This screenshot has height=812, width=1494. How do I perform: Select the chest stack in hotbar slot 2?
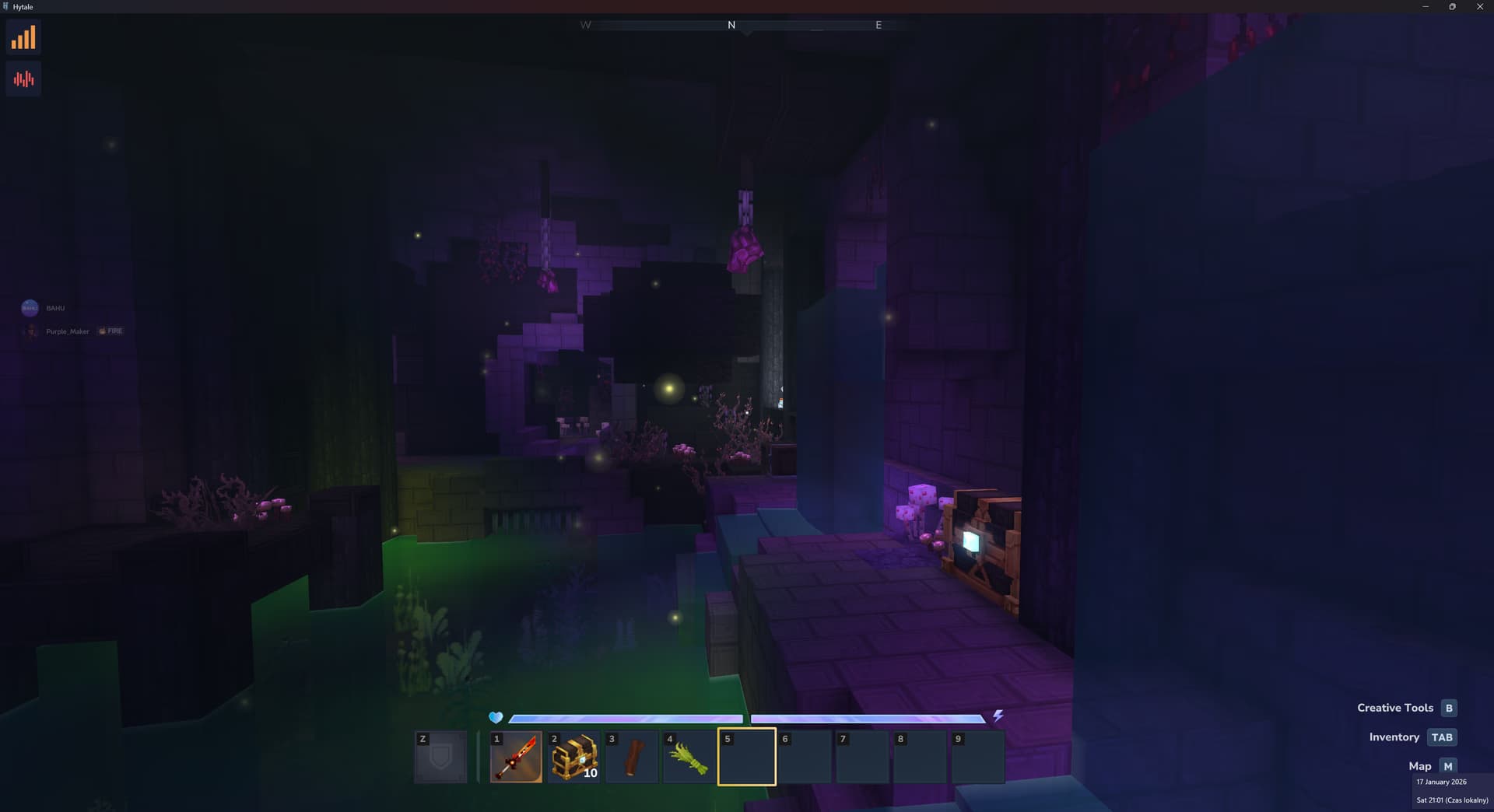coord(573,756)
